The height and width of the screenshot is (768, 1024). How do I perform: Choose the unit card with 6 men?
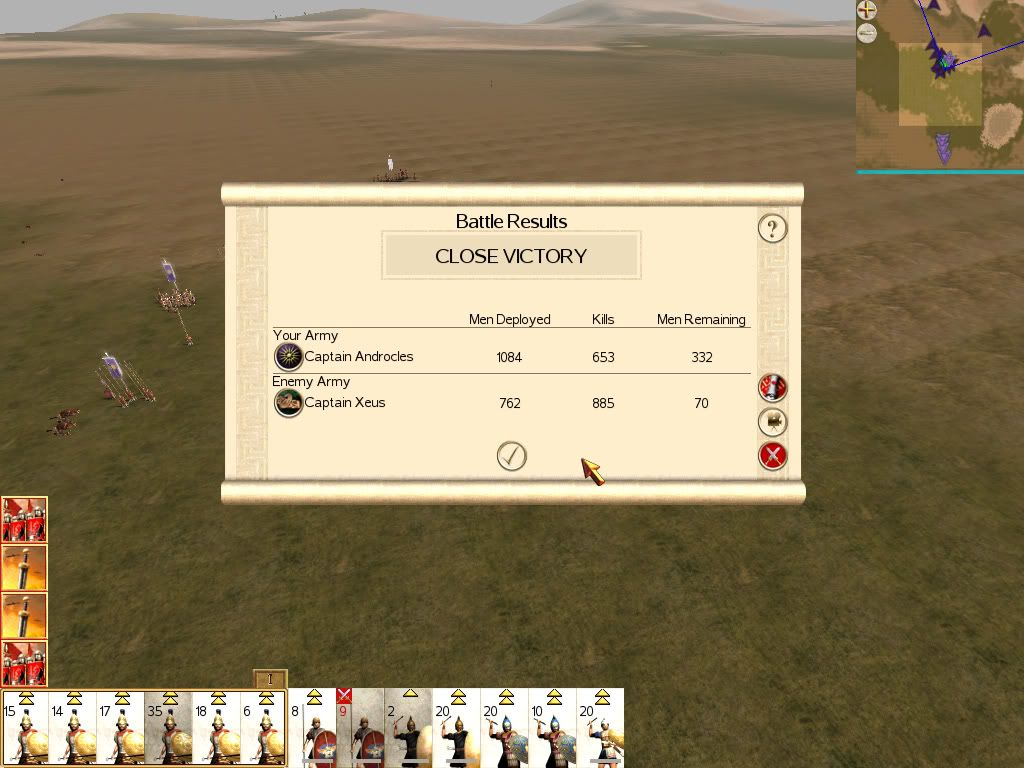263,728
